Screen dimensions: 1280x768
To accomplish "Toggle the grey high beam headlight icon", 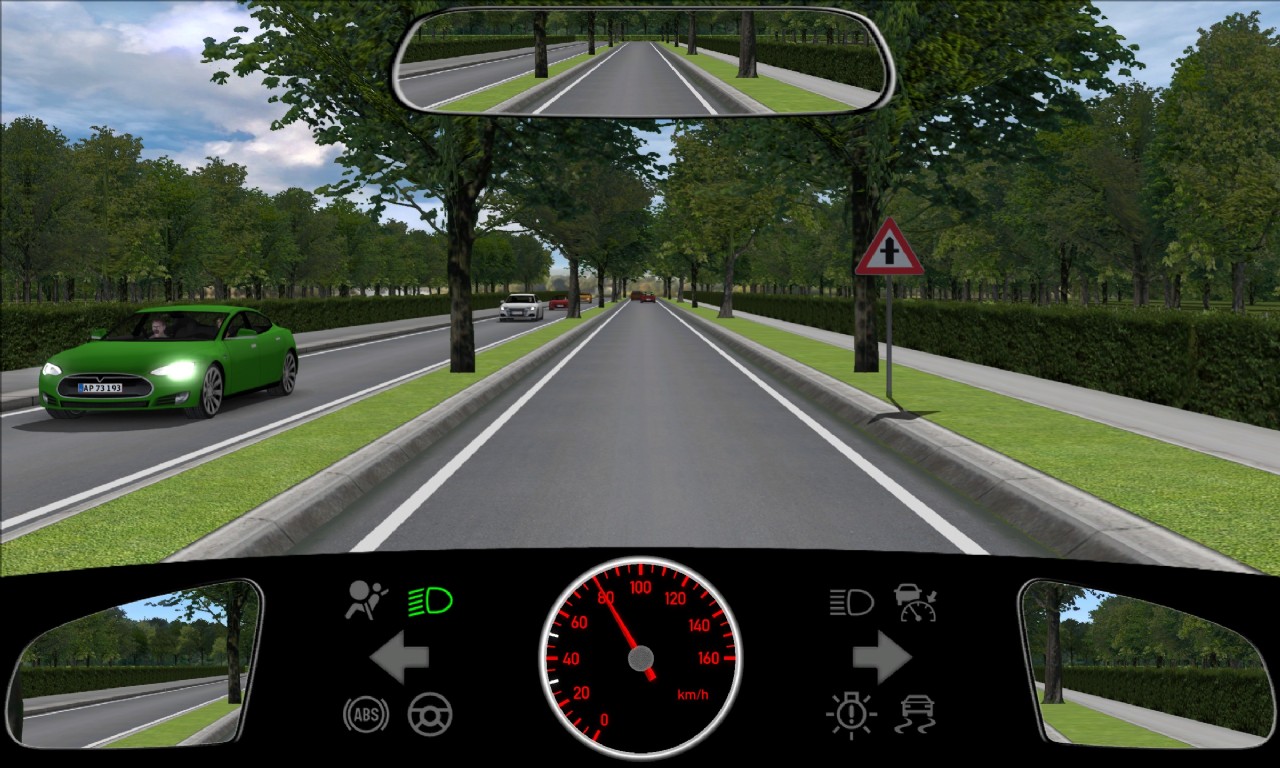I will (x=851, y=601).
